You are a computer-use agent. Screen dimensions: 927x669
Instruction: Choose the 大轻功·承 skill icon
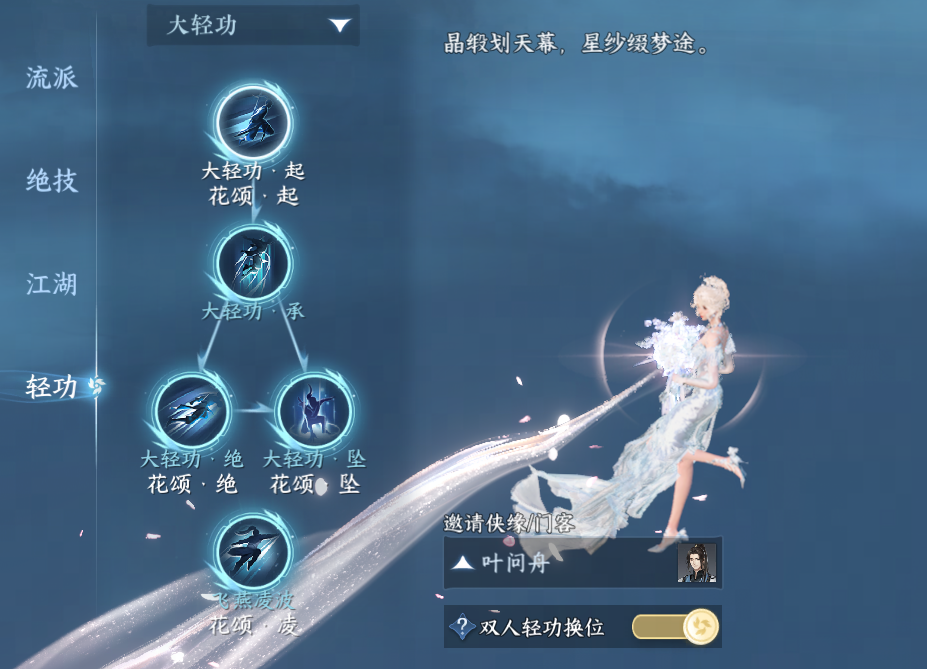[254, 262]
